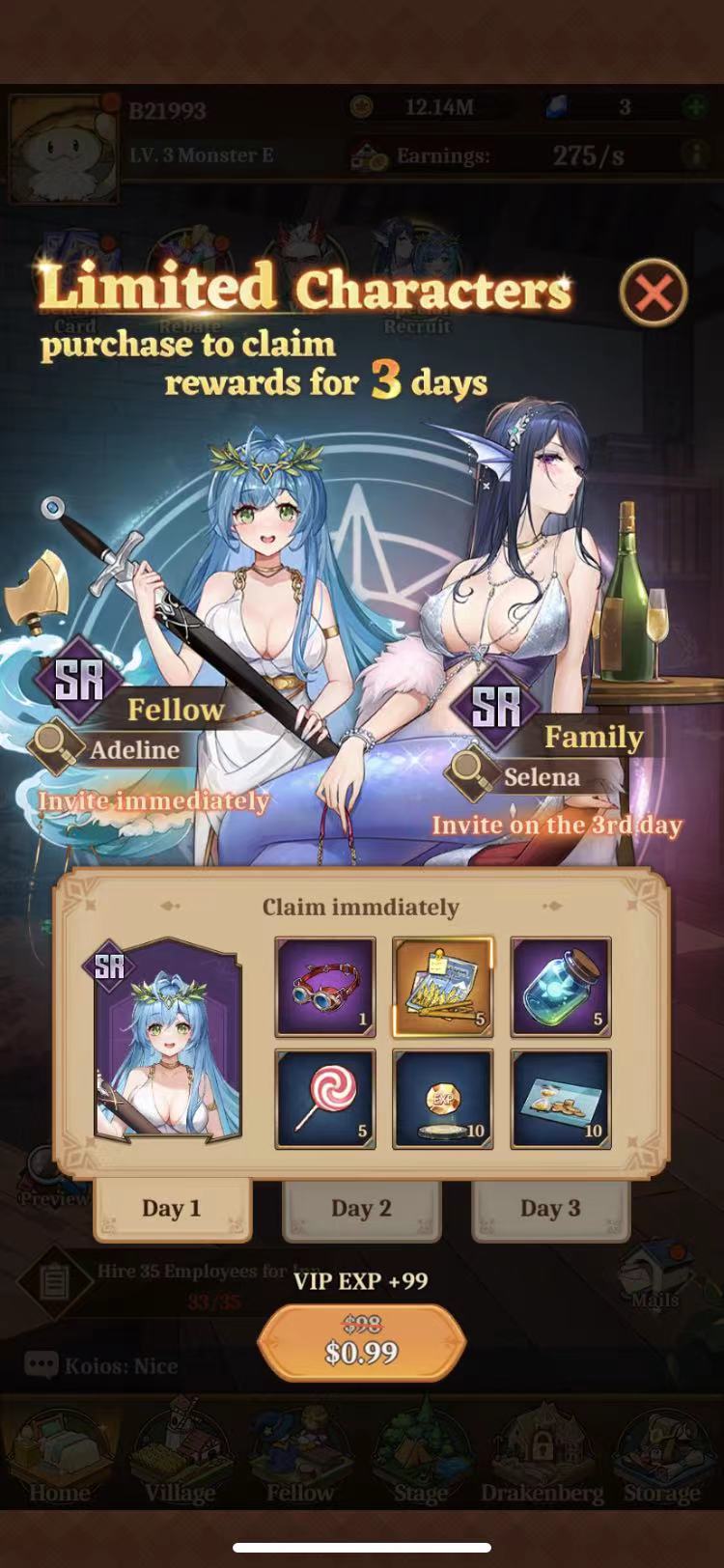Switch to the Day 3 tab
This screenshot has width=724, height=1568.
(550, 1208)
